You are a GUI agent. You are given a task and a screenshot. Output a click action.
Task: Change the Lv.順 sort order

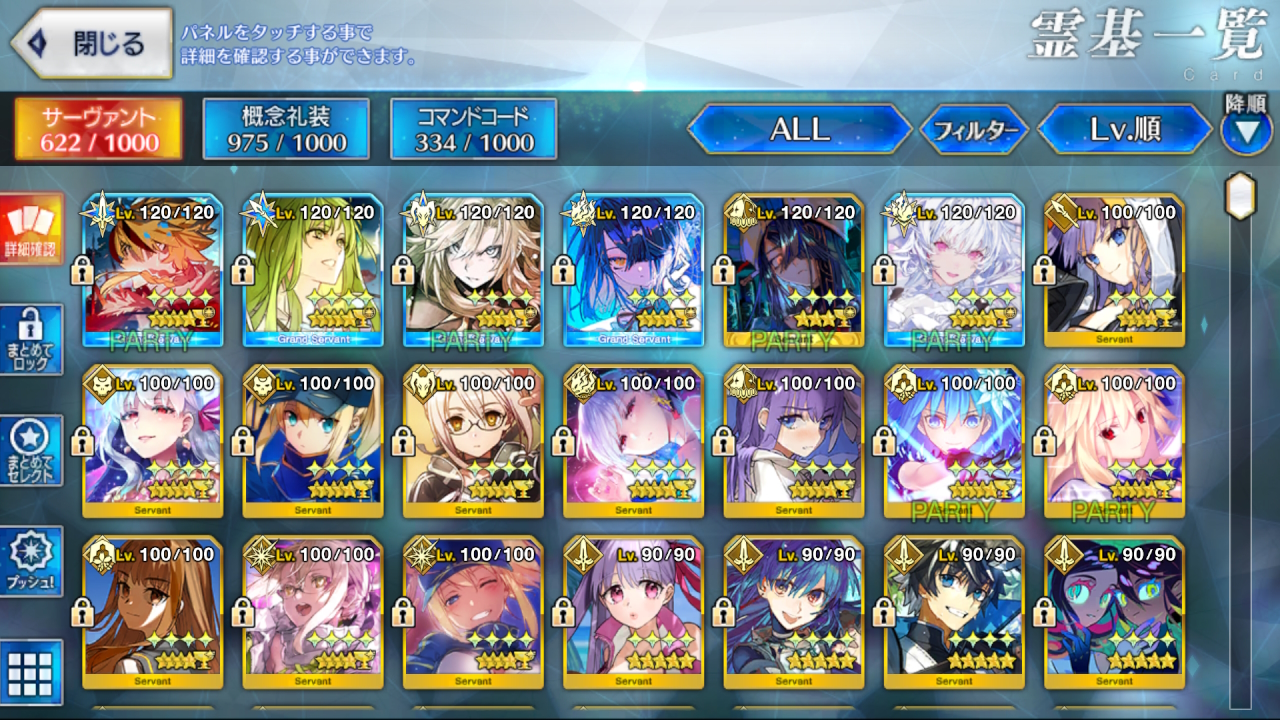[x=1125, y=129]
